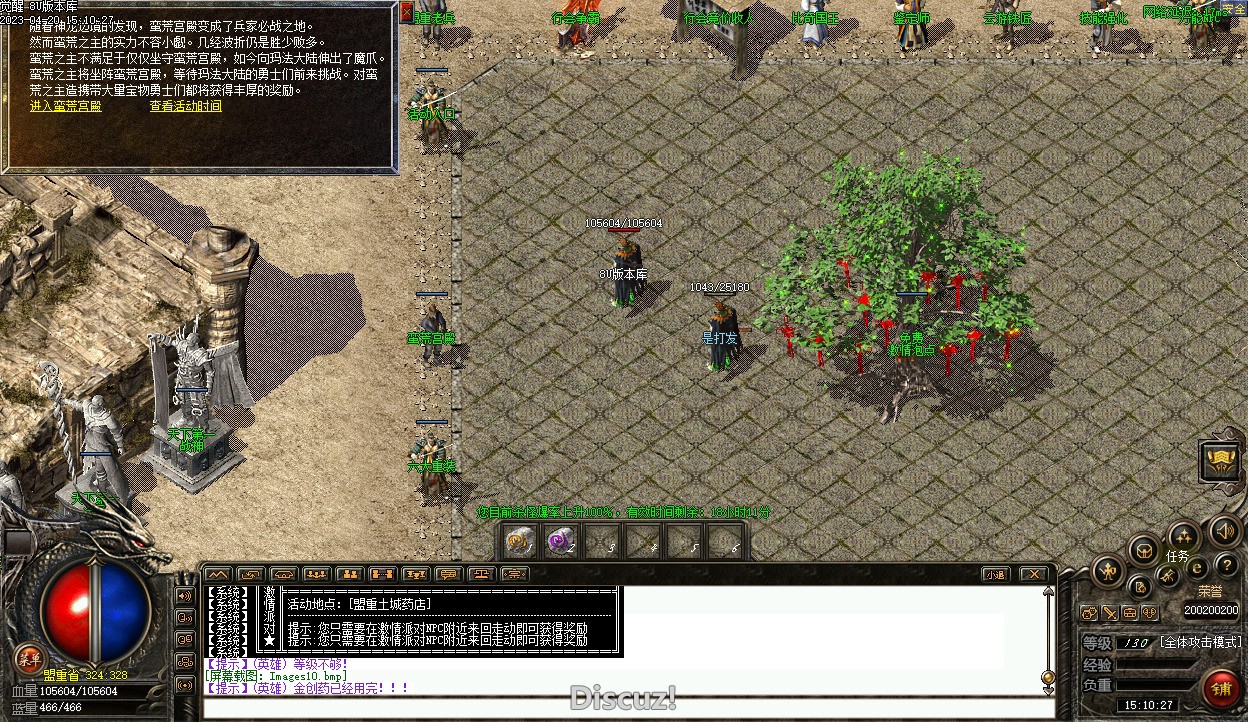Use the gold scroll in hotbar slot 1
This screenshot has height=722, width=1248.
pyautogui.click(x=520, y=541)
